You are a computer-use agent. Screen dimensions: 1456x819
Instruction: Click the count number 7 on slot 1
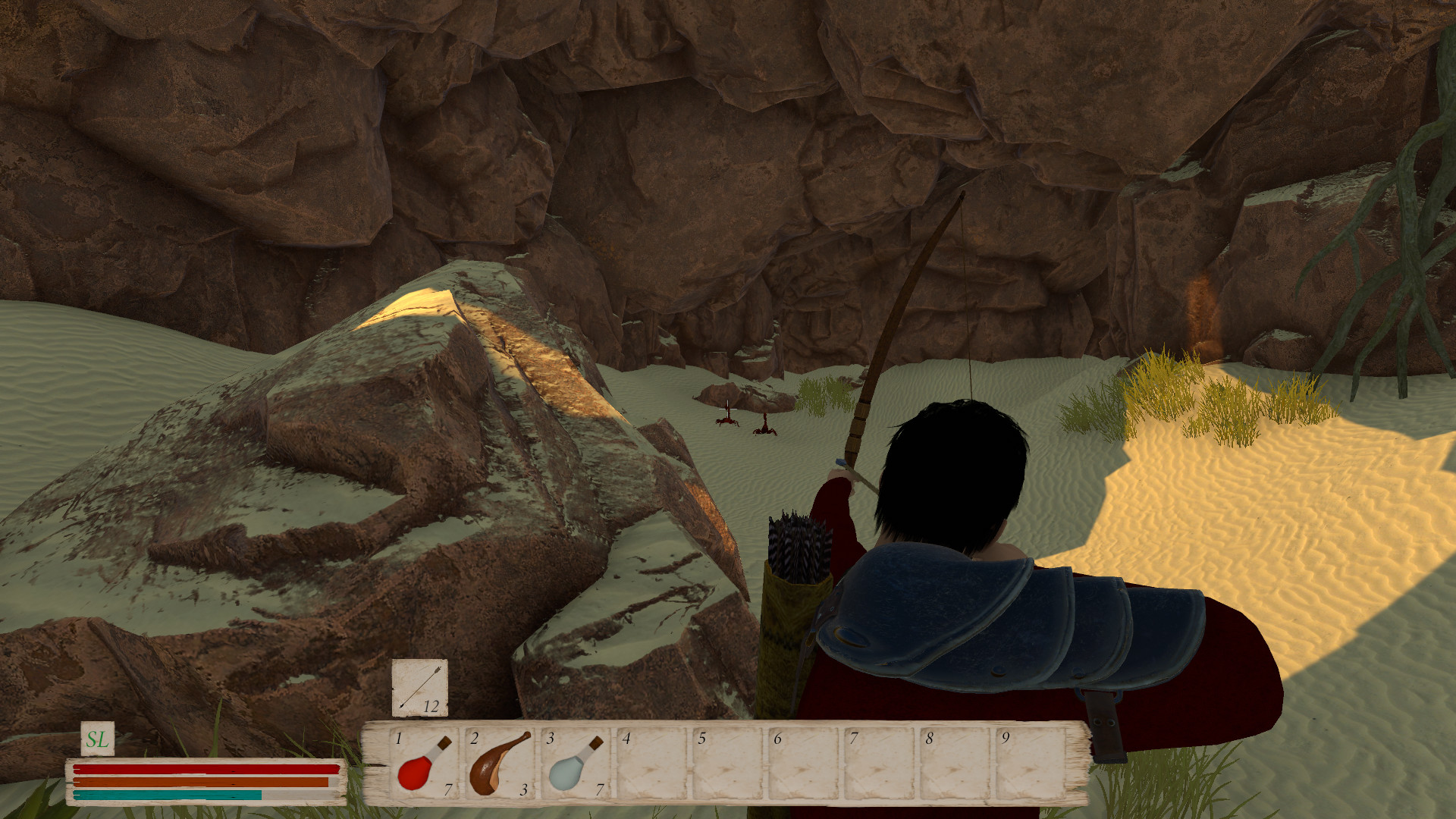(x=447, y=789)
